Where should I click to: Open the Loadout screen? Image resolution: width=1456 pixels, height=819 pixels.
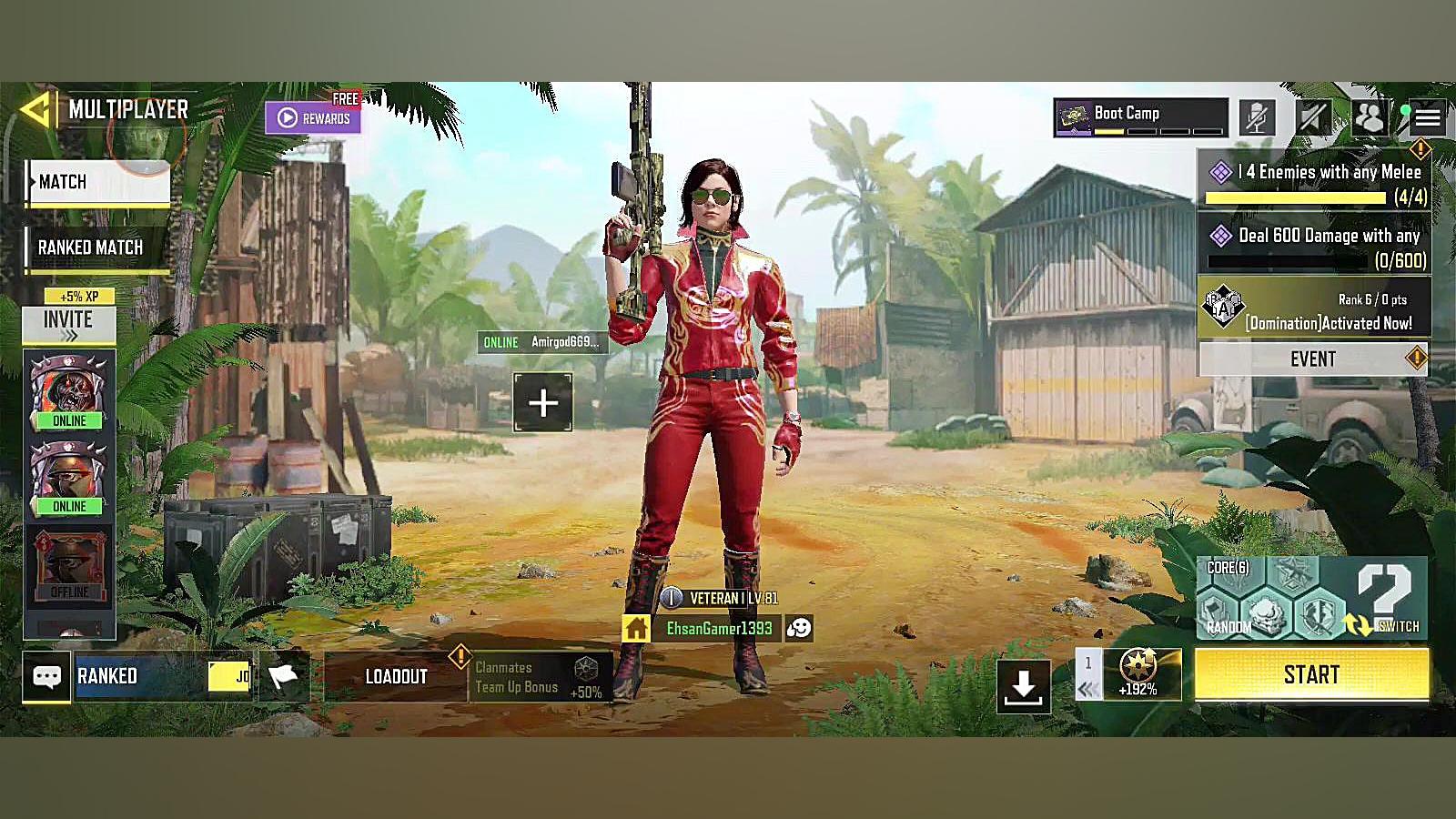tap(396, 676)
